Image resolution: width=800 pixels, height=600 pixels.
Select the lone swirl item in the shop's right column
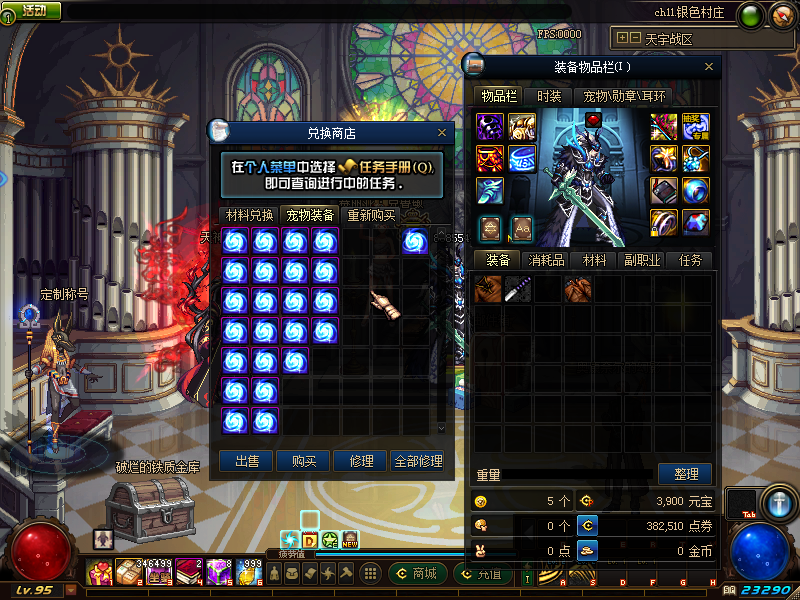(x=415, y=241)
